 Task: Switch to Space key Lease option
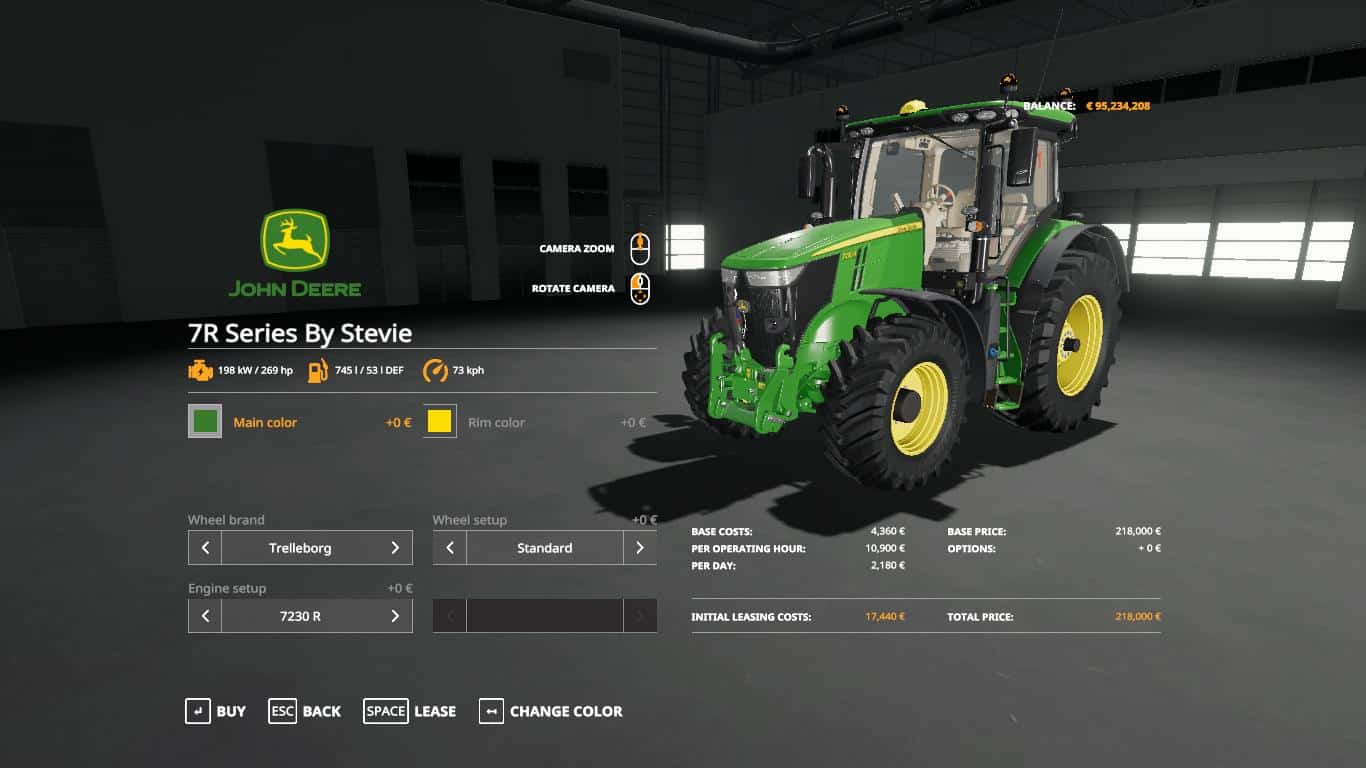click(385, 711)
